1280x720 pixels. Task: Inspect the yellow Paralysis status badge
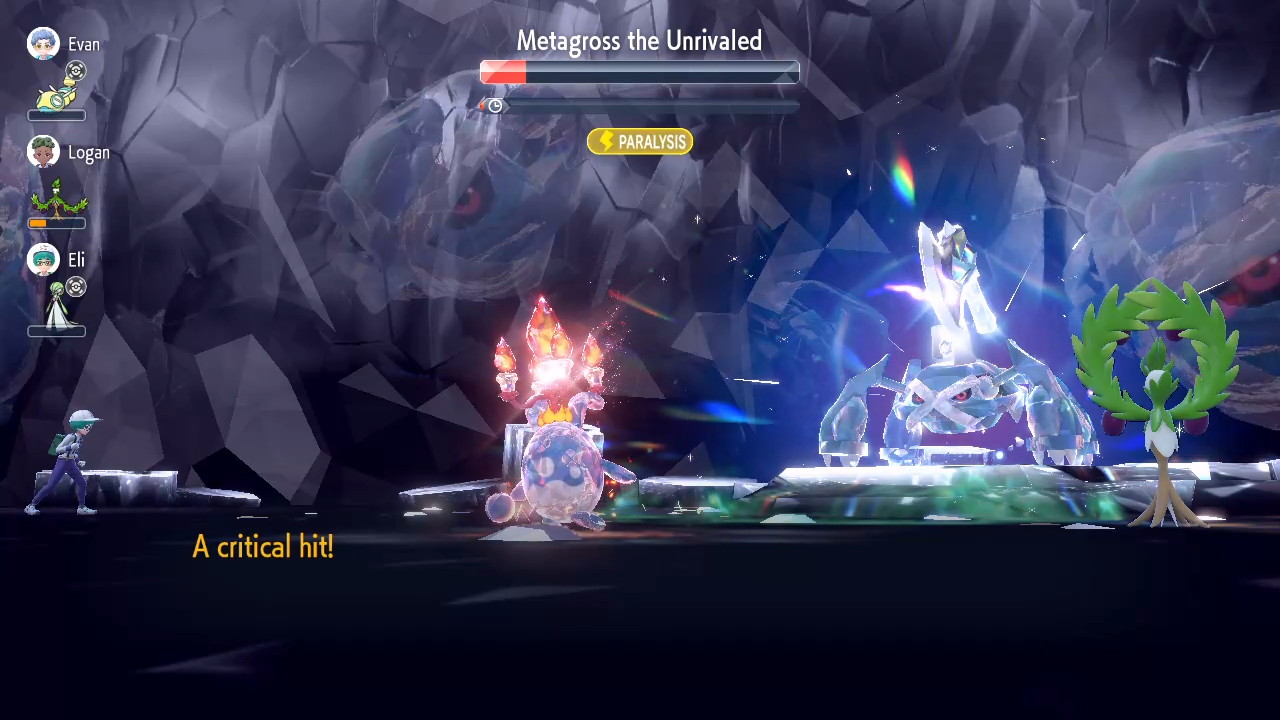coord(640,142)
